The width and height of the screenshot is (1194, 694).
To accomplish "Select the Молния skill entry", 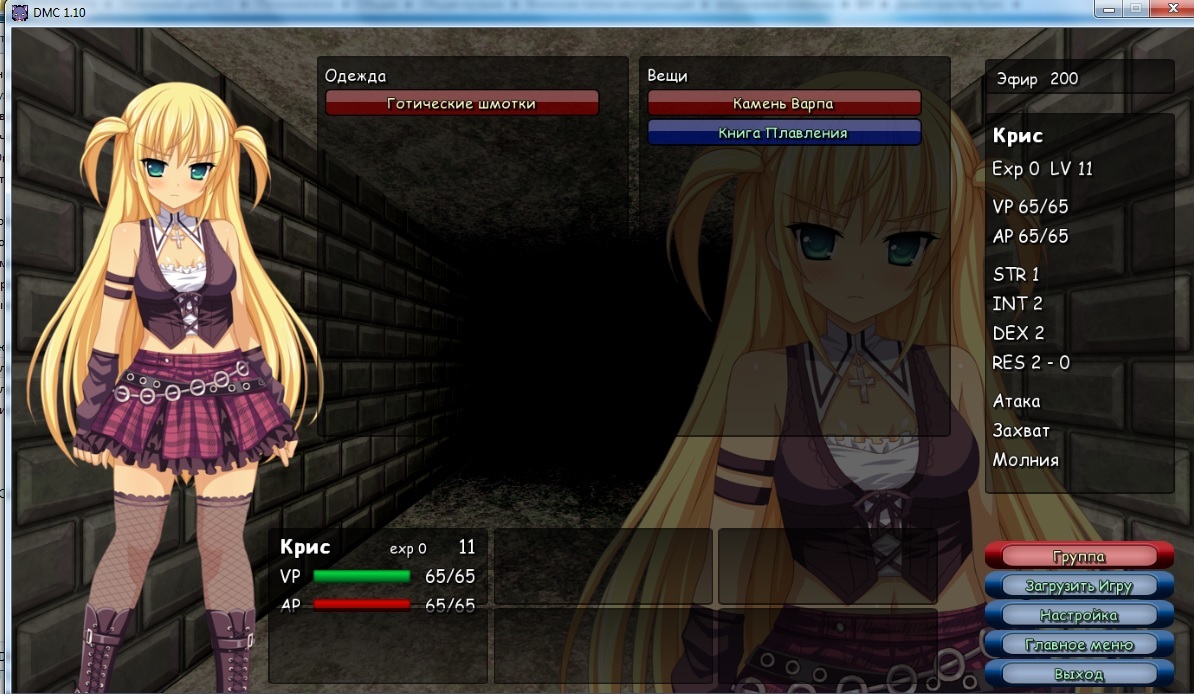I will click(1025, 460).
